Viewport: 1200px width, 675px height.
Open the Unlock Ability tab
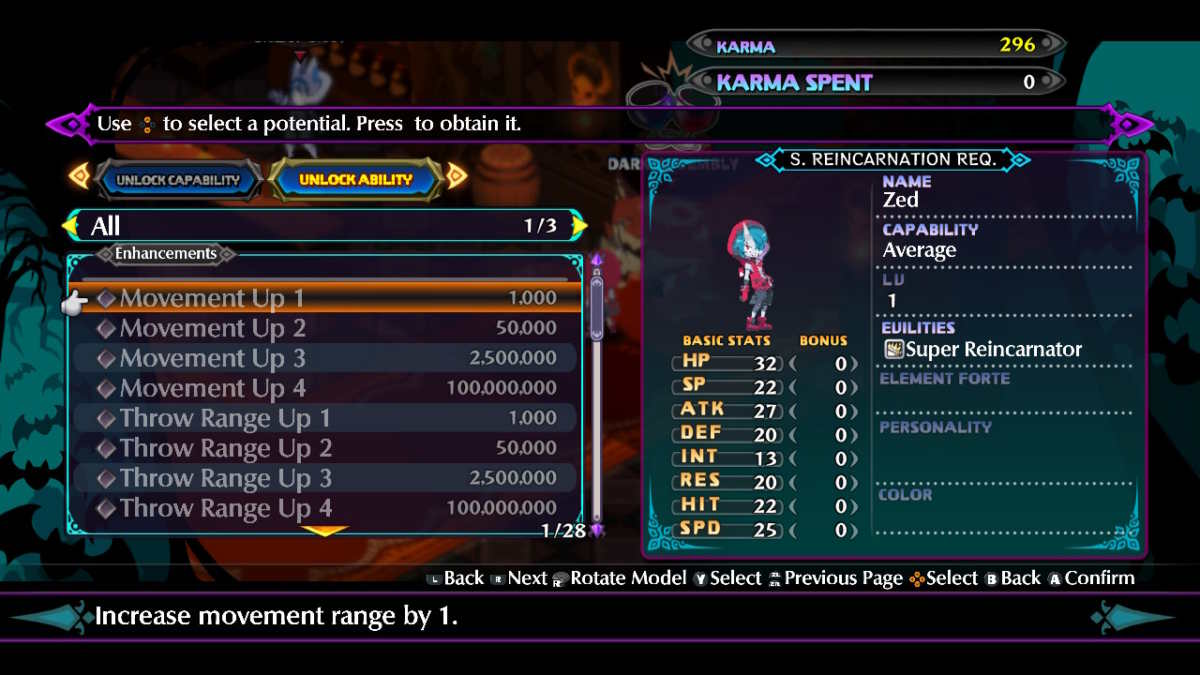[x=355, y=180]
